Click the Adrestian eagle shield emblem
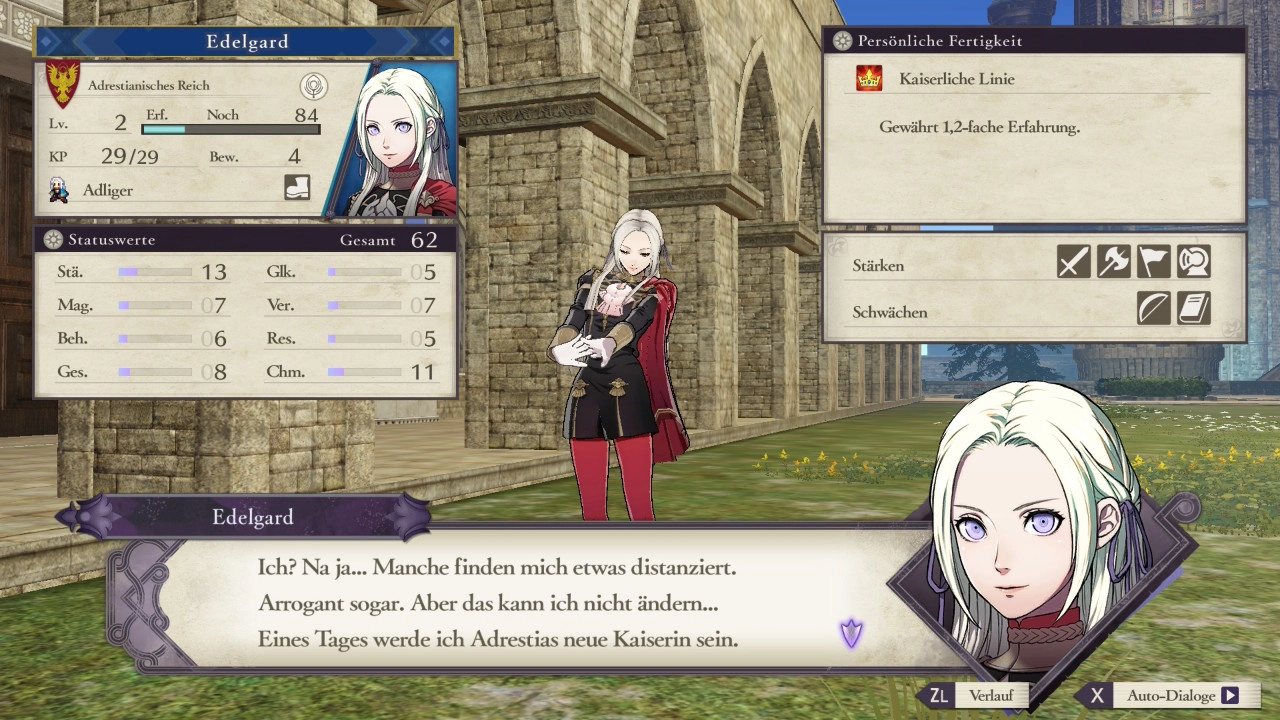This screenshot has width=1280, height=720. click(63, 84)
